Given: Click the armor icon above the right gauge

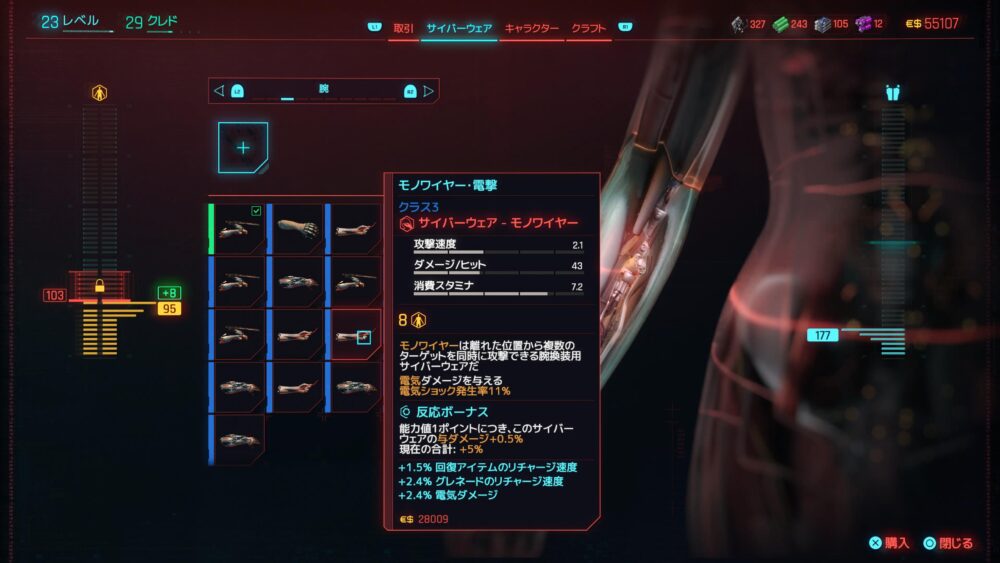Looking at the screenshot, I should tap(893, 93).
